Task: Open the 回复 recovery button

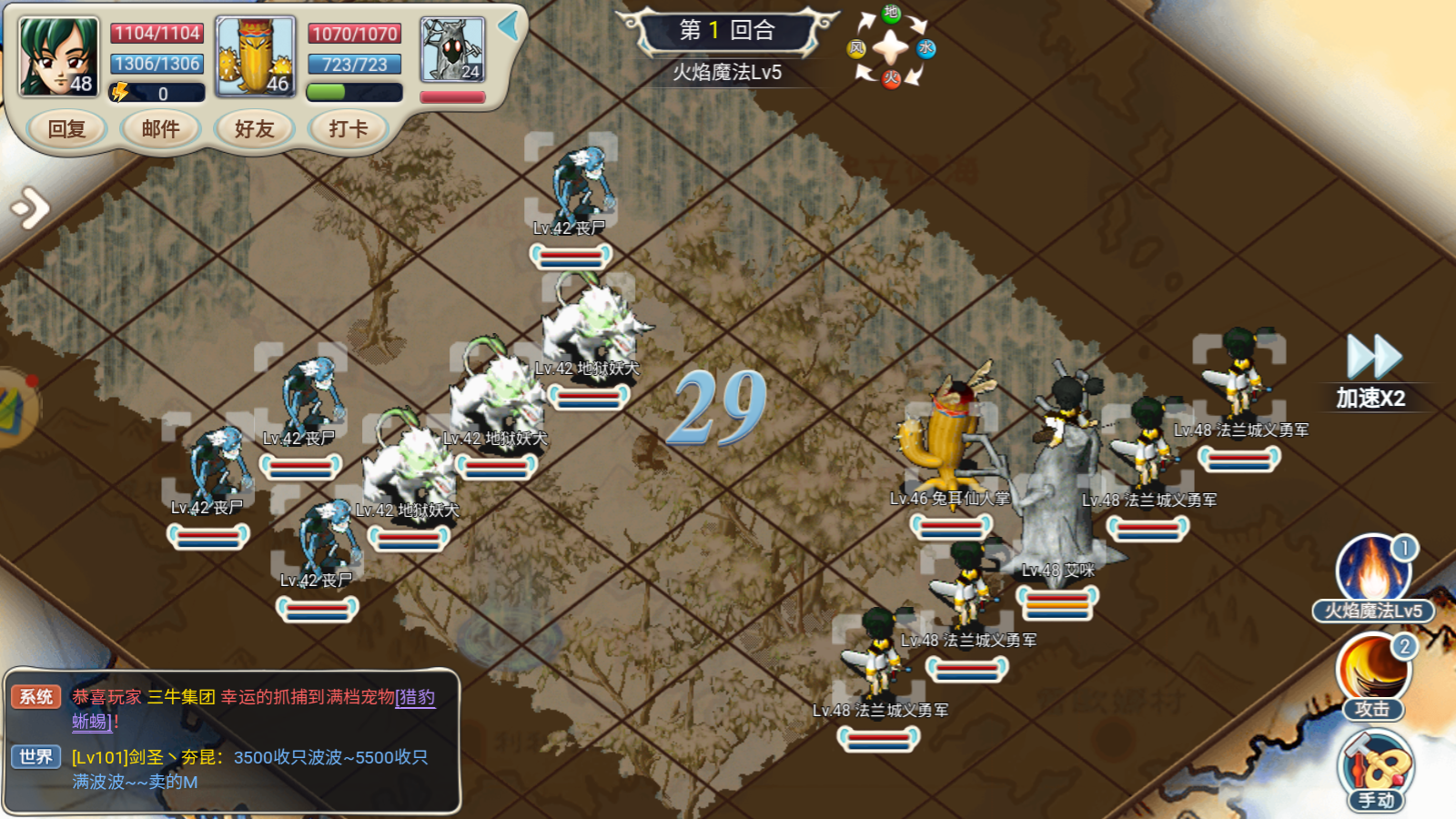Action: coord(66,129)
